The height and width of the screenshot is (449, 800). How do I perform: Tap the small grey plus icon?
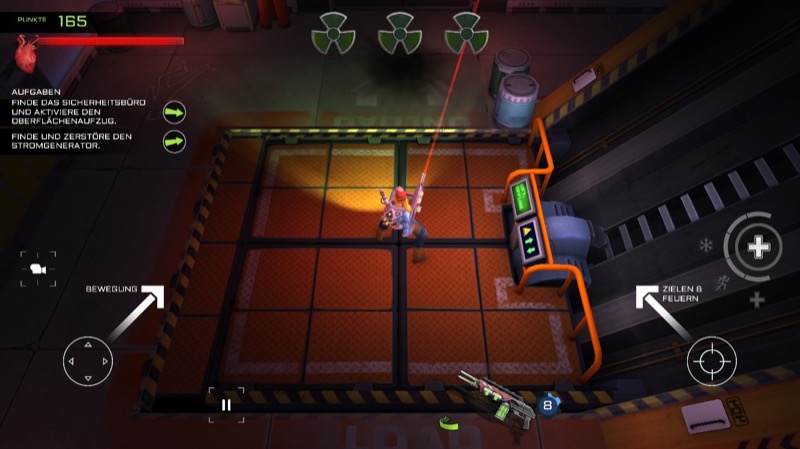(757, 300)
